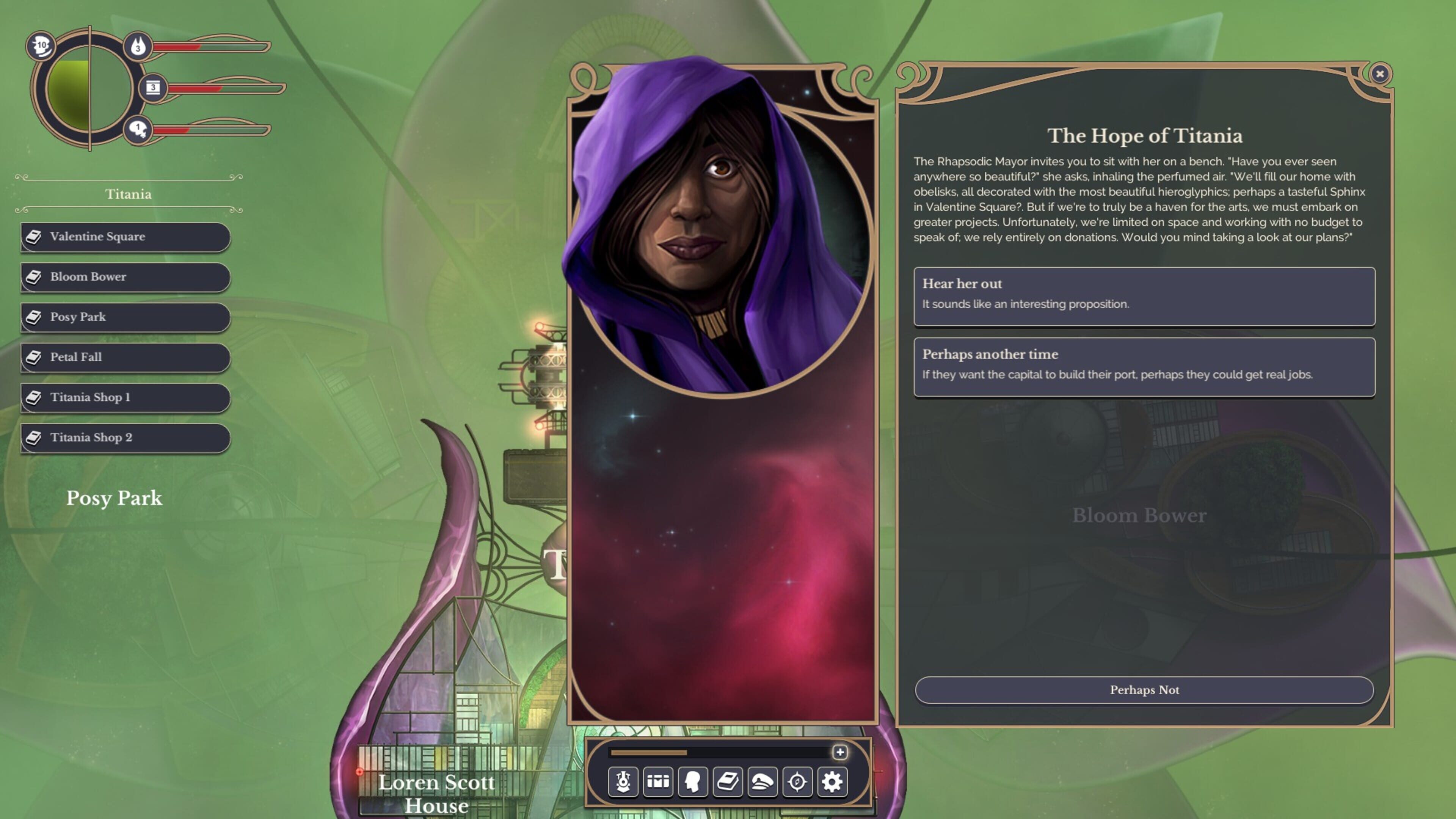Viewport: 1456px width, 819px height.
Task: Close the Hope of Titania dialogue panel
Action: click(1380, 74)
